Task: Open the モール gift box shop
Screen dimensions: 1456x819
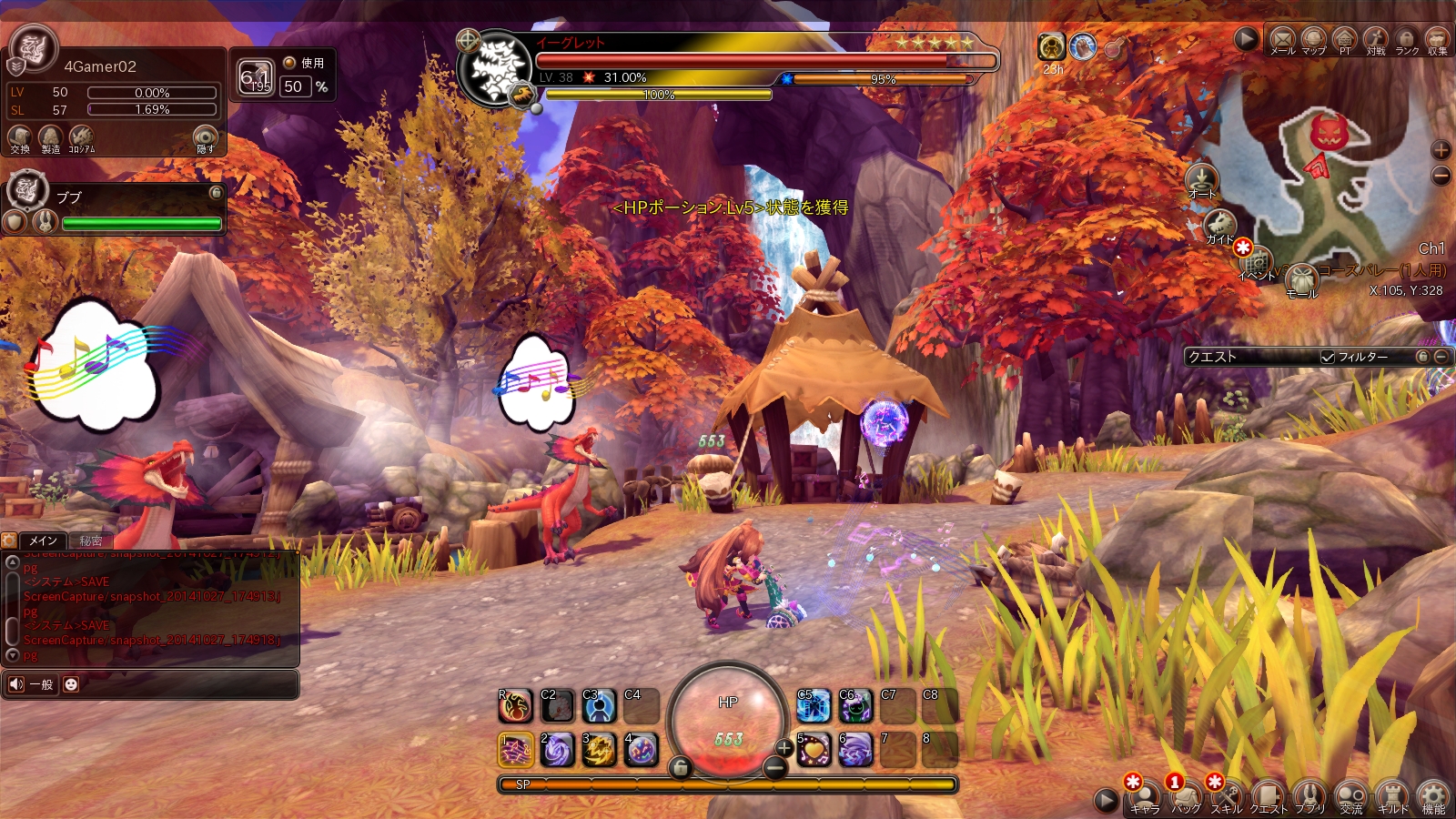Action: [1301, 281]
